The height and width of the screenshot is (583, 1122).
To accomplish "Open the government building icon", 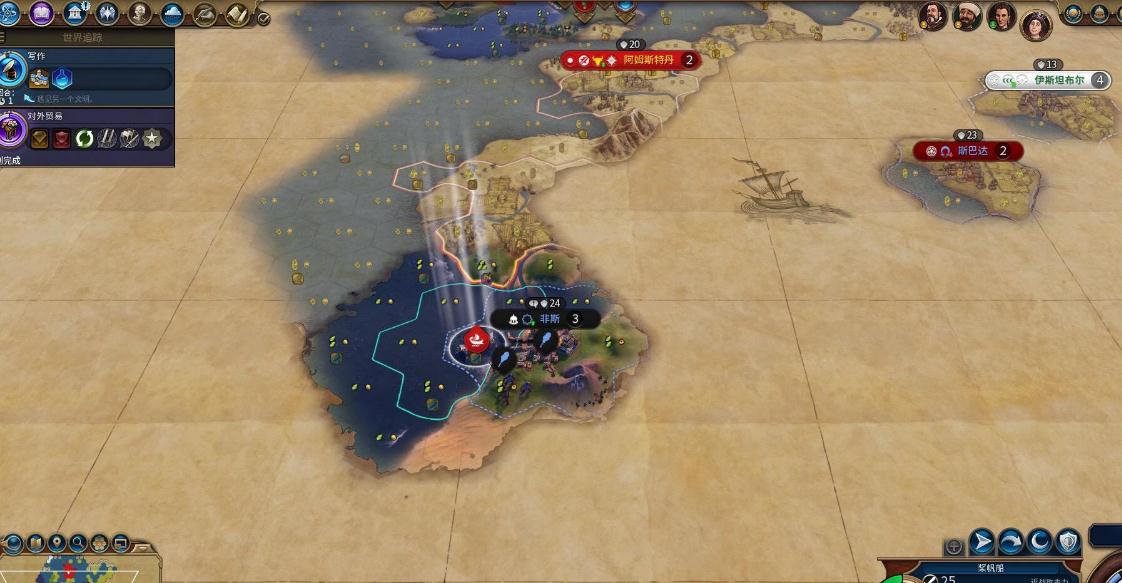I will (x=74, y=13).
